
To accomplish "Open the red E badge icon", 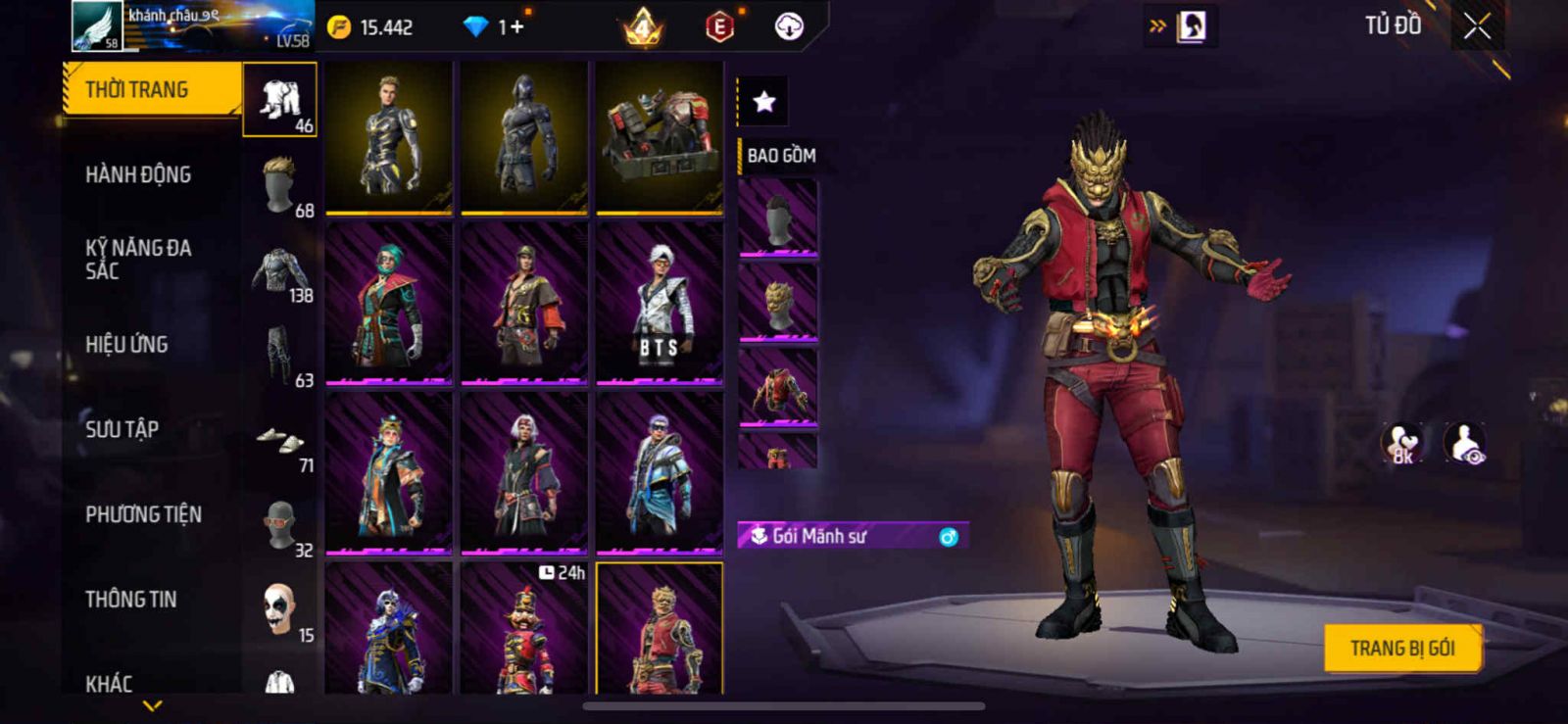I will coord(719,27).
